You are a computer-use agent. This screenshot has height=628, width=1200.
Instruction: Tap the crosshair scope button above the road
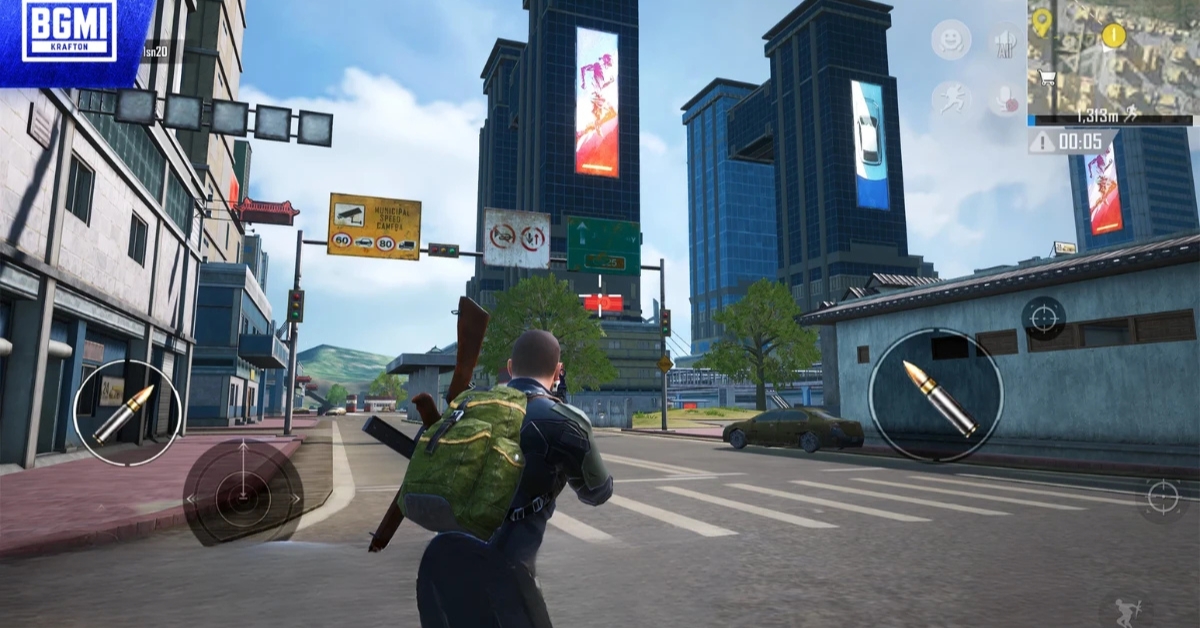[x=1162, y=495]
